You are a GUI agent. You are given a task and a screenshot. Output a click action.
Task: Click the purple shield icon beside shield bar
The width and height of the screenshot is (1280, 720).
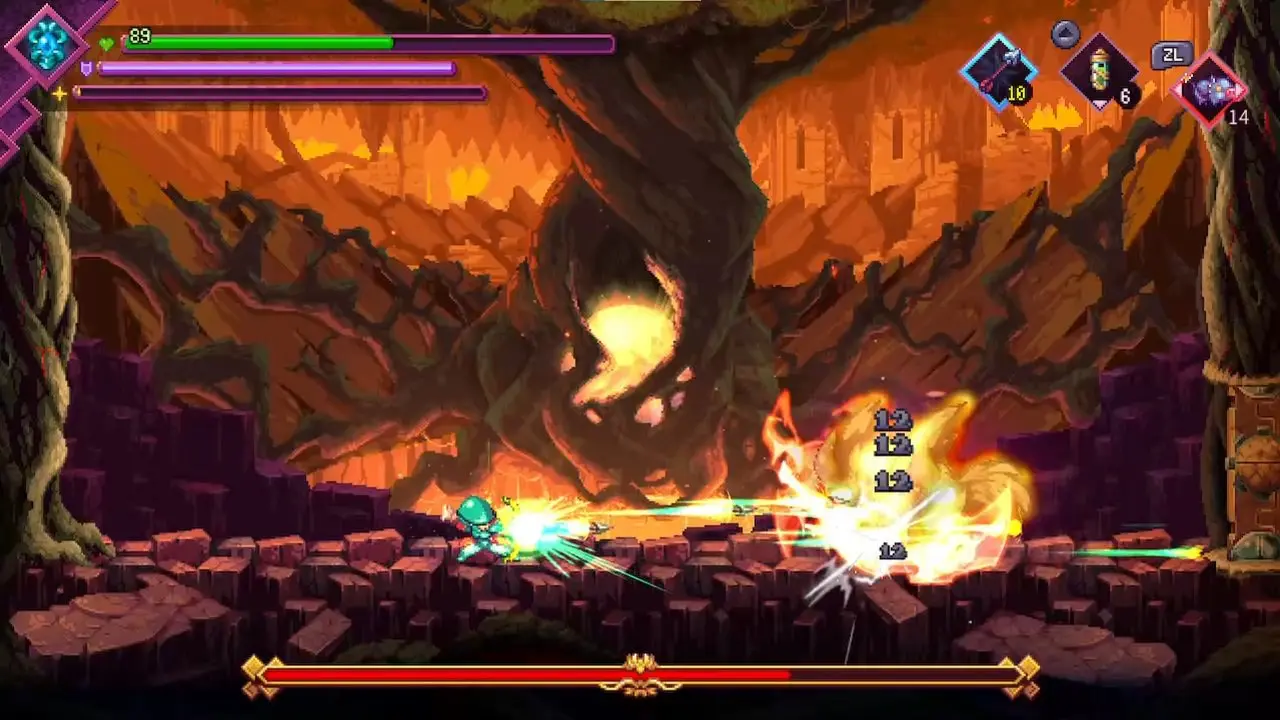tap(89, 67)
